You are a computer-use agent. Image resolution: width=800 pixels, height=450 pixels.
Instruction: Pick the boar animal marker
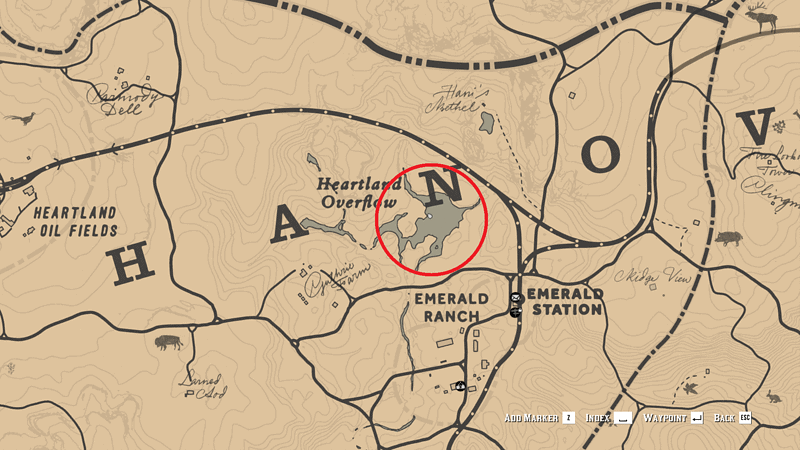point(728,239)
